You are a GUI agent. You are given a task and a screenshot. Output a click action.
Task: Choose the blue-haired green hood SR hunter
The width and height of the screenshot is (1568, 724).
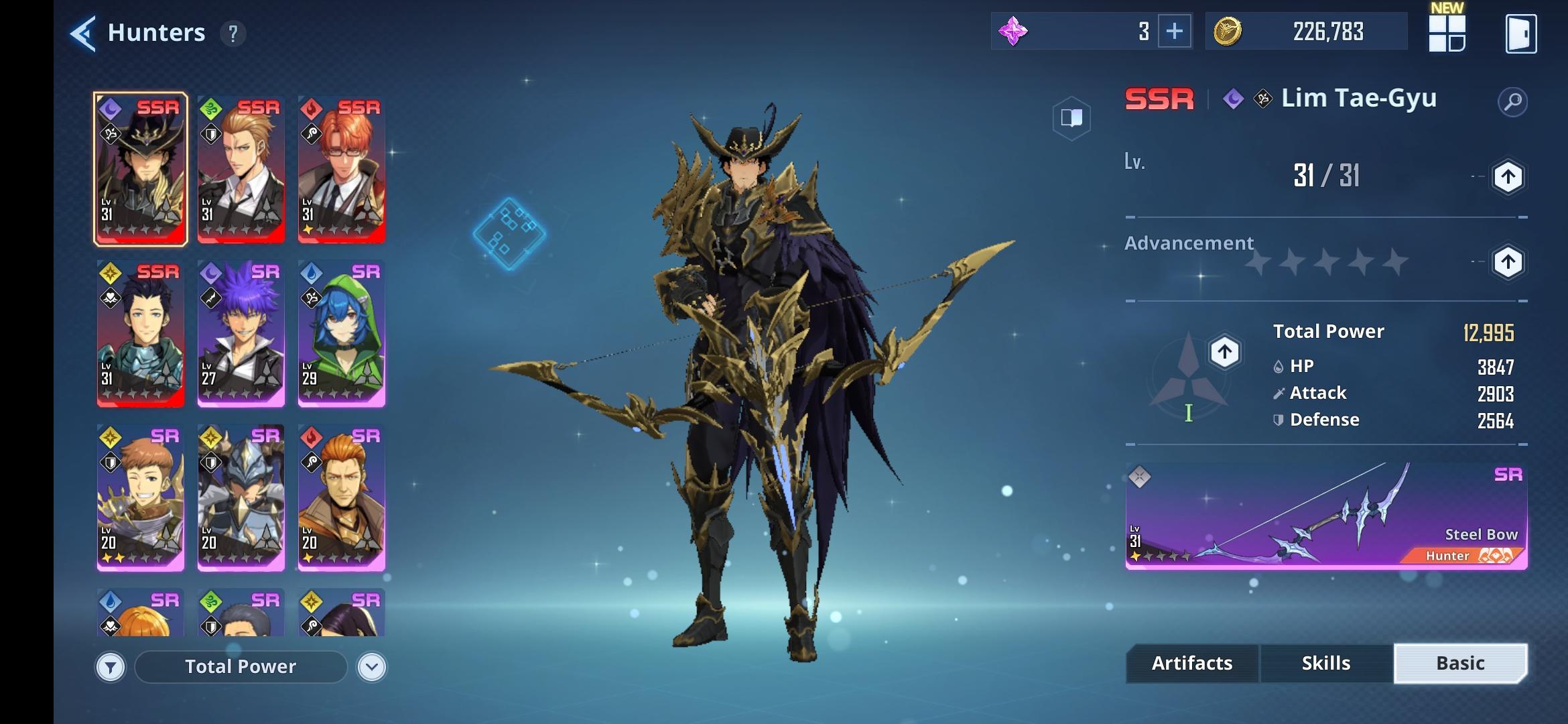tap(341, 333)
